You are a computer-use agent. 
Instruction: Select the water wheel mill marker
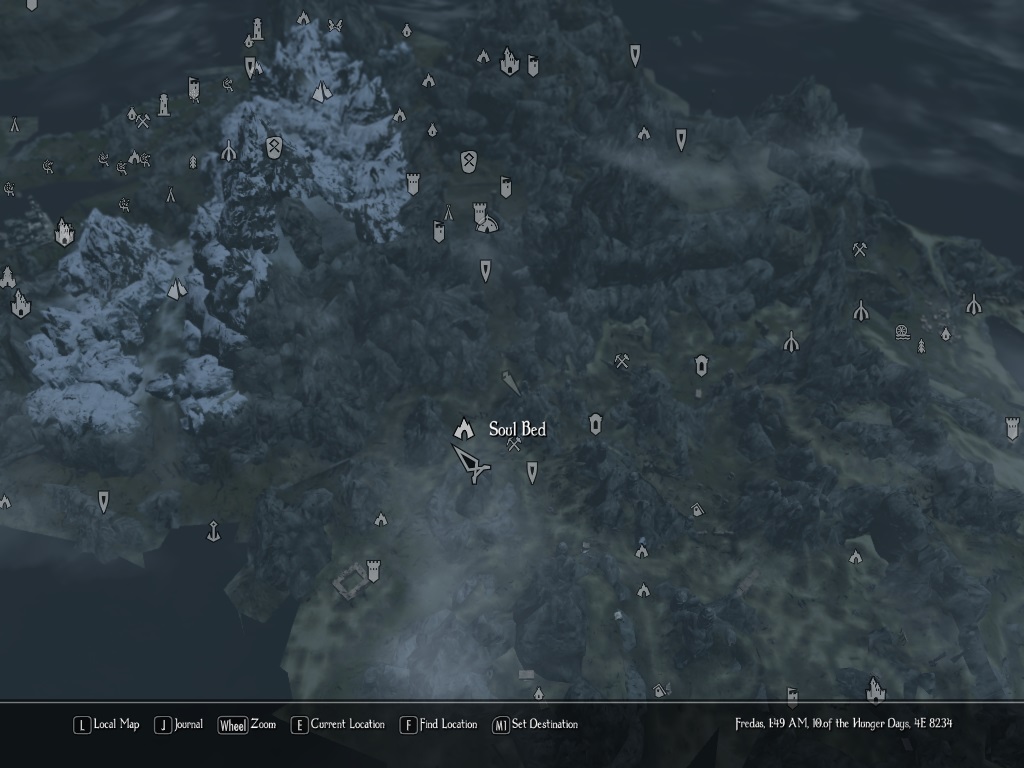[902, 331]
